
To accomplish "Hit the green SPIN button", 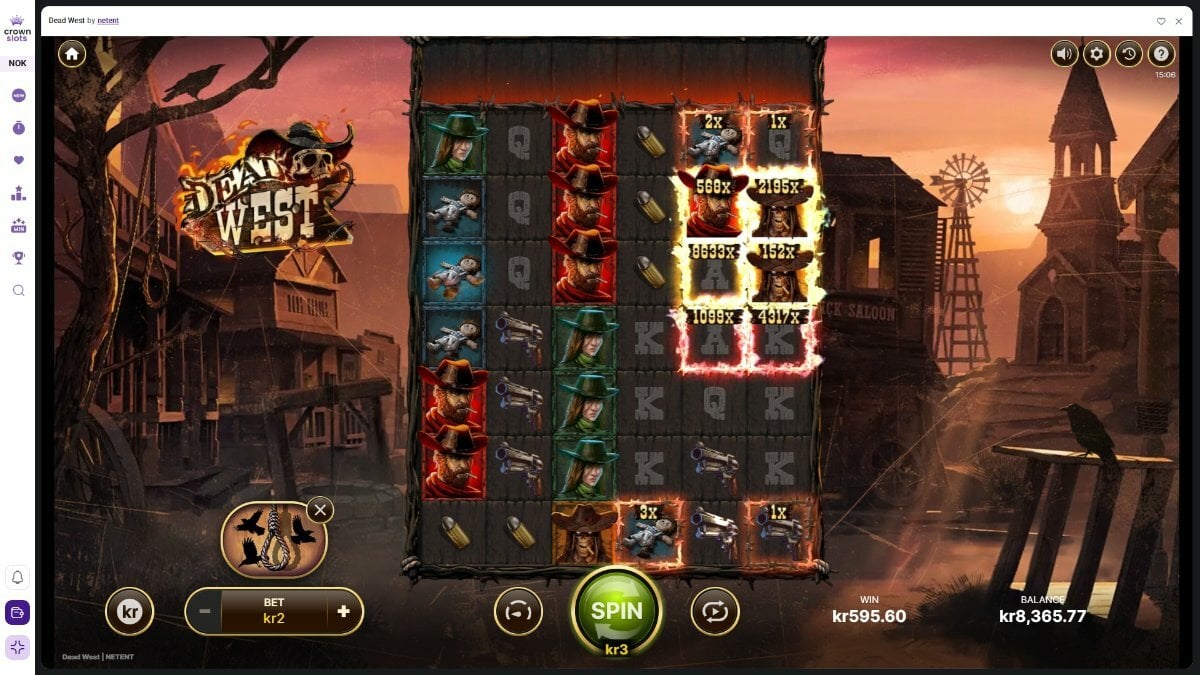I will pyautogui.click(x=617, y=610).
